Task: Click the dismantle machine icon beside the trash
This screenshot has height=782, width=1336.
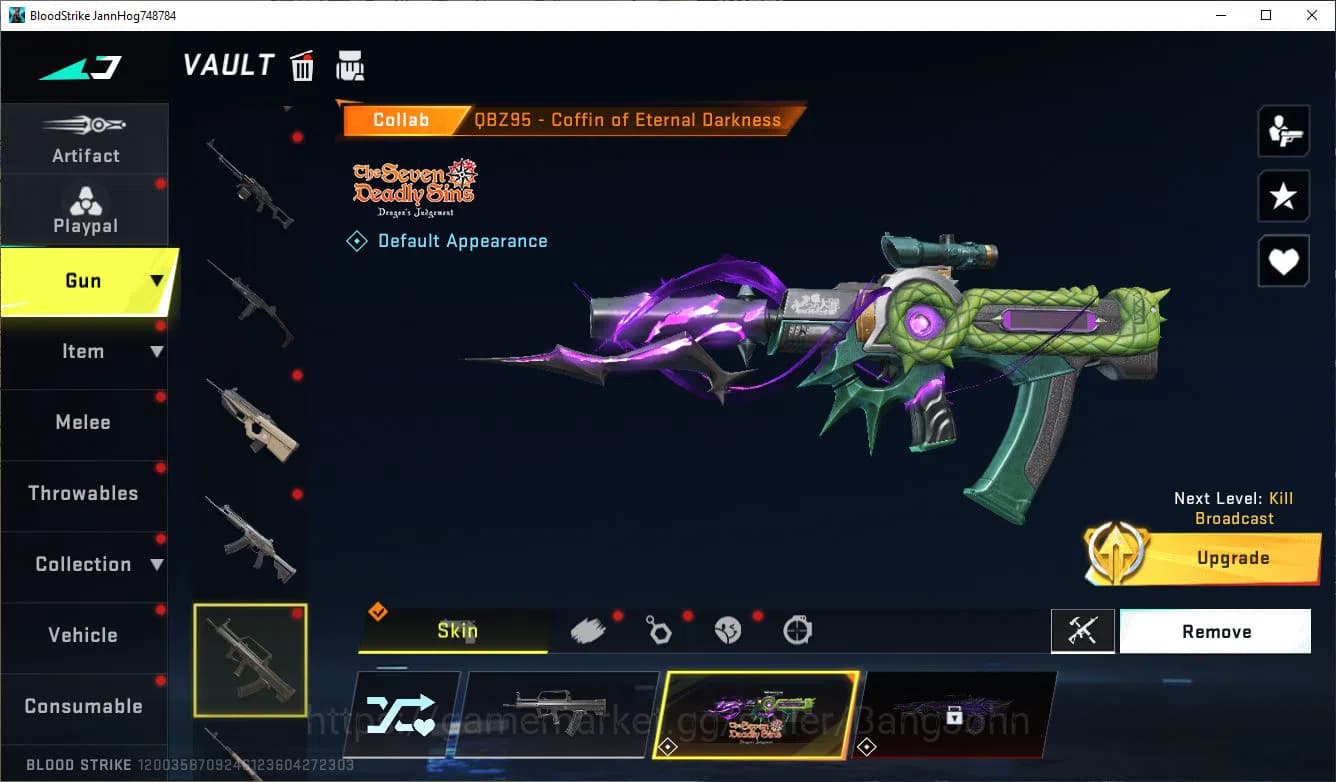Action: click(x=350, y=66)
